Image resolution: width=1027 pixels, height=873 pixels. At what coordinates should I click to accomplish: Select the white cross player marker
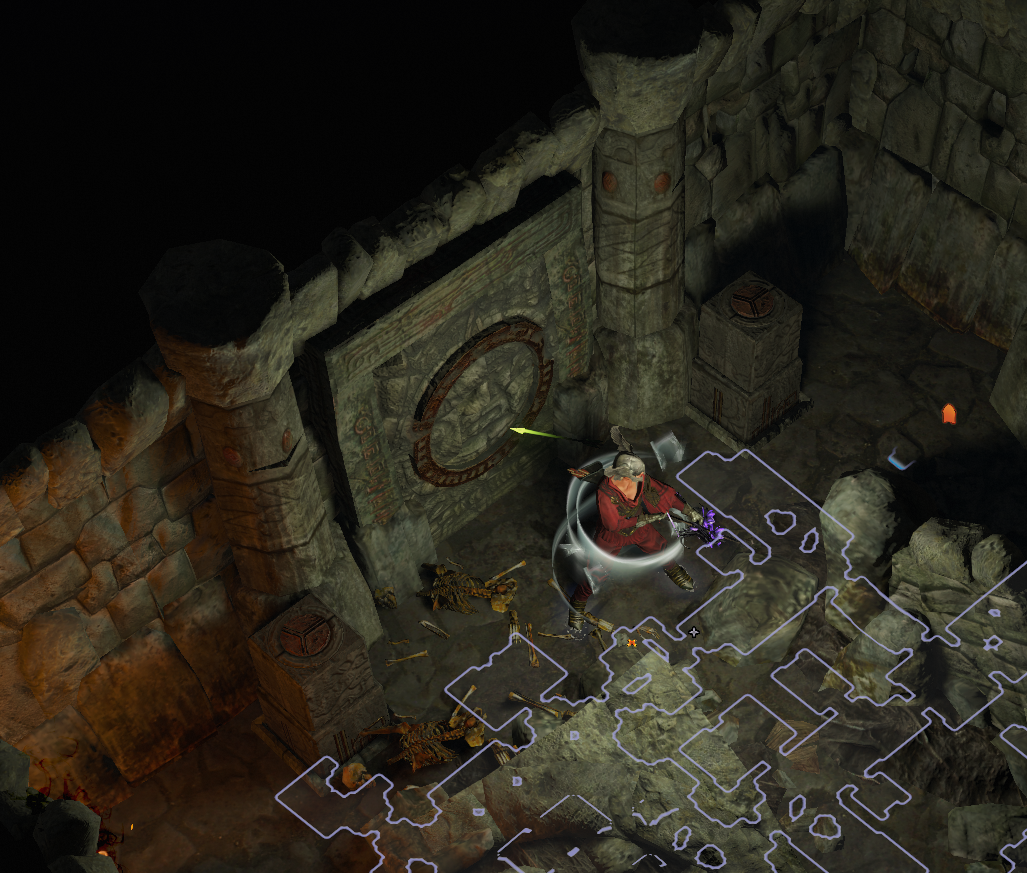(x=694, y=632)
